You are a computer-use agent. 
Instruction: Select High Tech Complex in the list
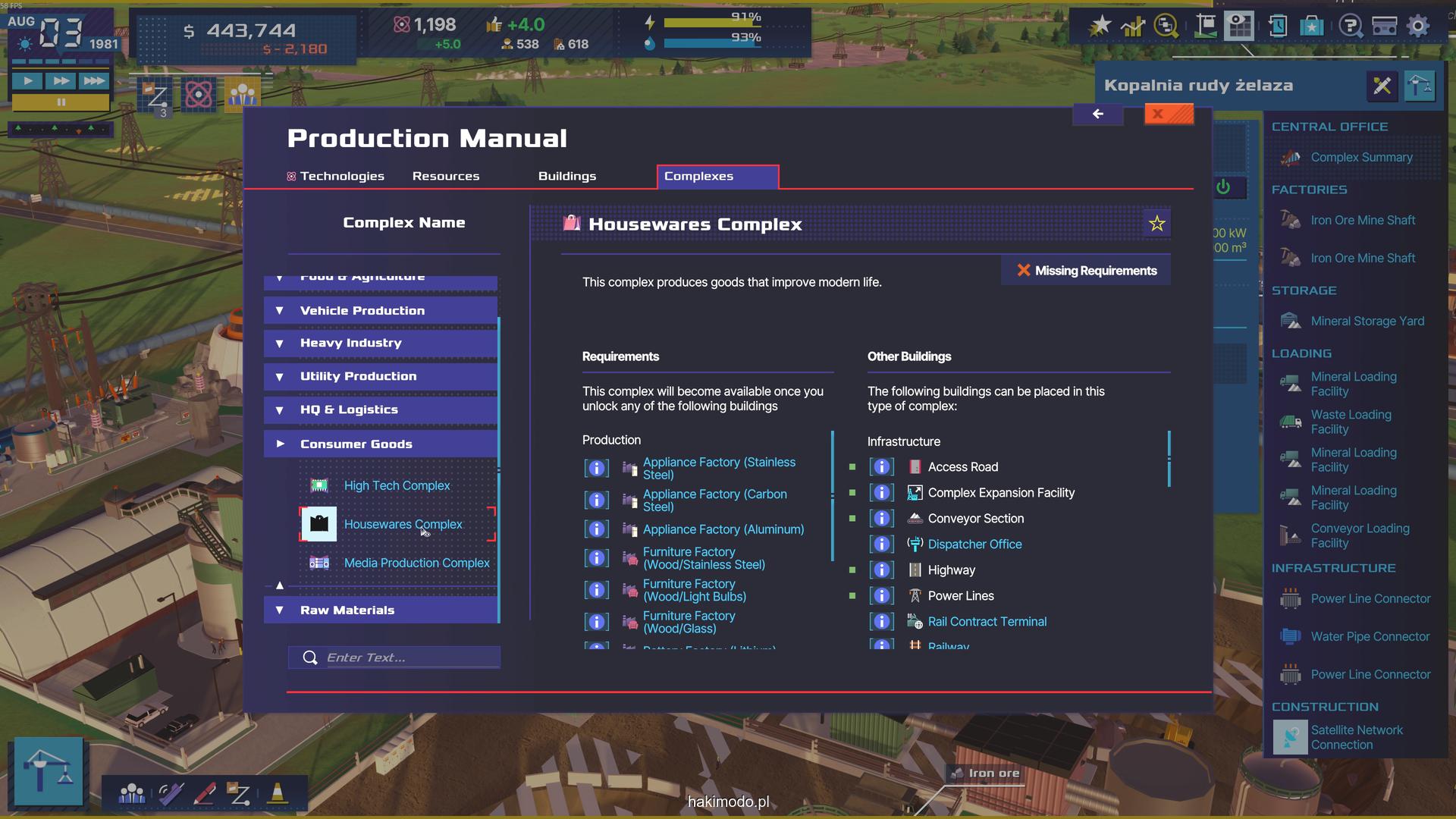(x=397, y=485)
